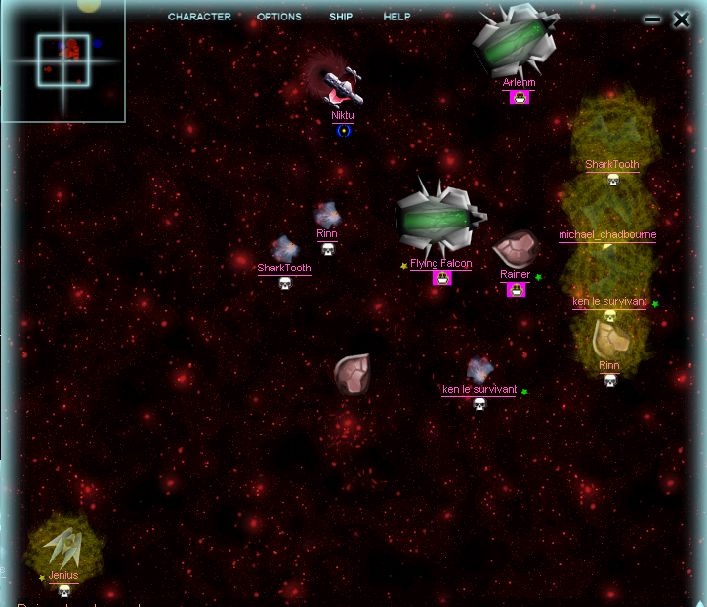Open the Character menu
The width and height of the screenshot is (707, 607).
coord(199,17)
